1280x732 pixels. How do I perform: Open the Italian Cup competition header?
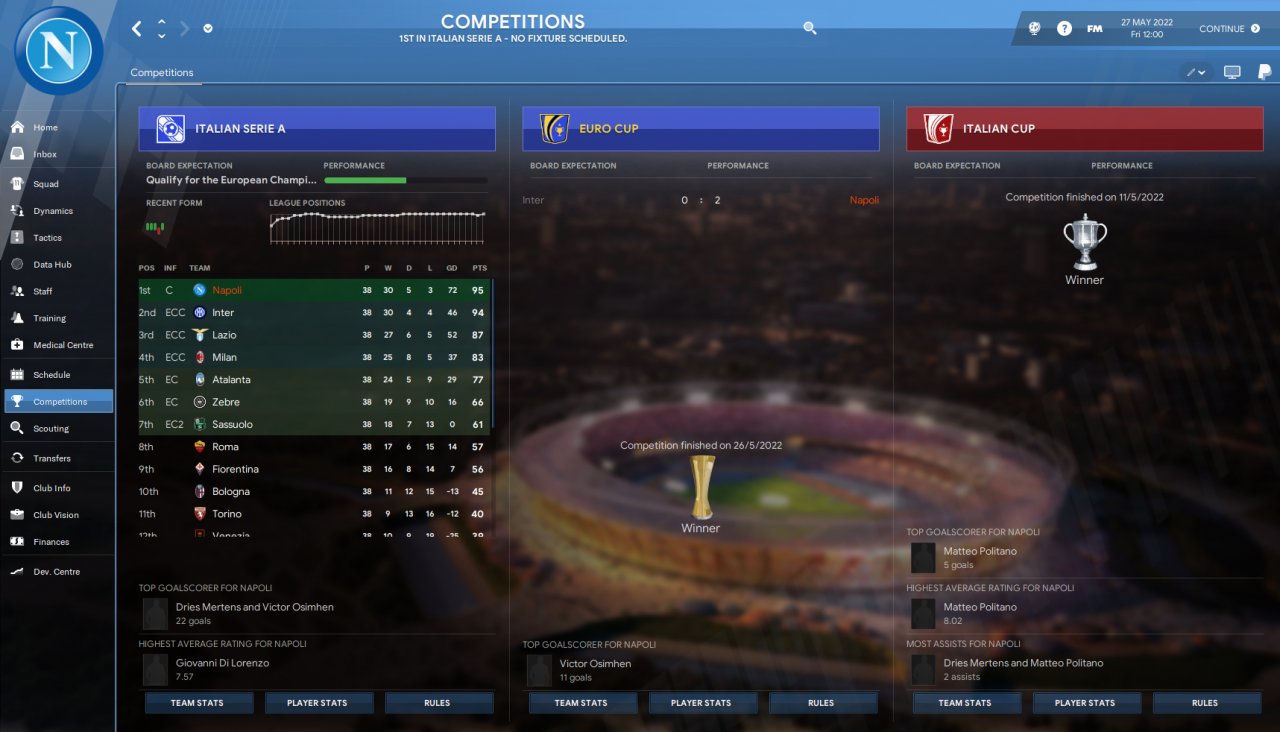pyautogui.click(x=1084, y=129)
